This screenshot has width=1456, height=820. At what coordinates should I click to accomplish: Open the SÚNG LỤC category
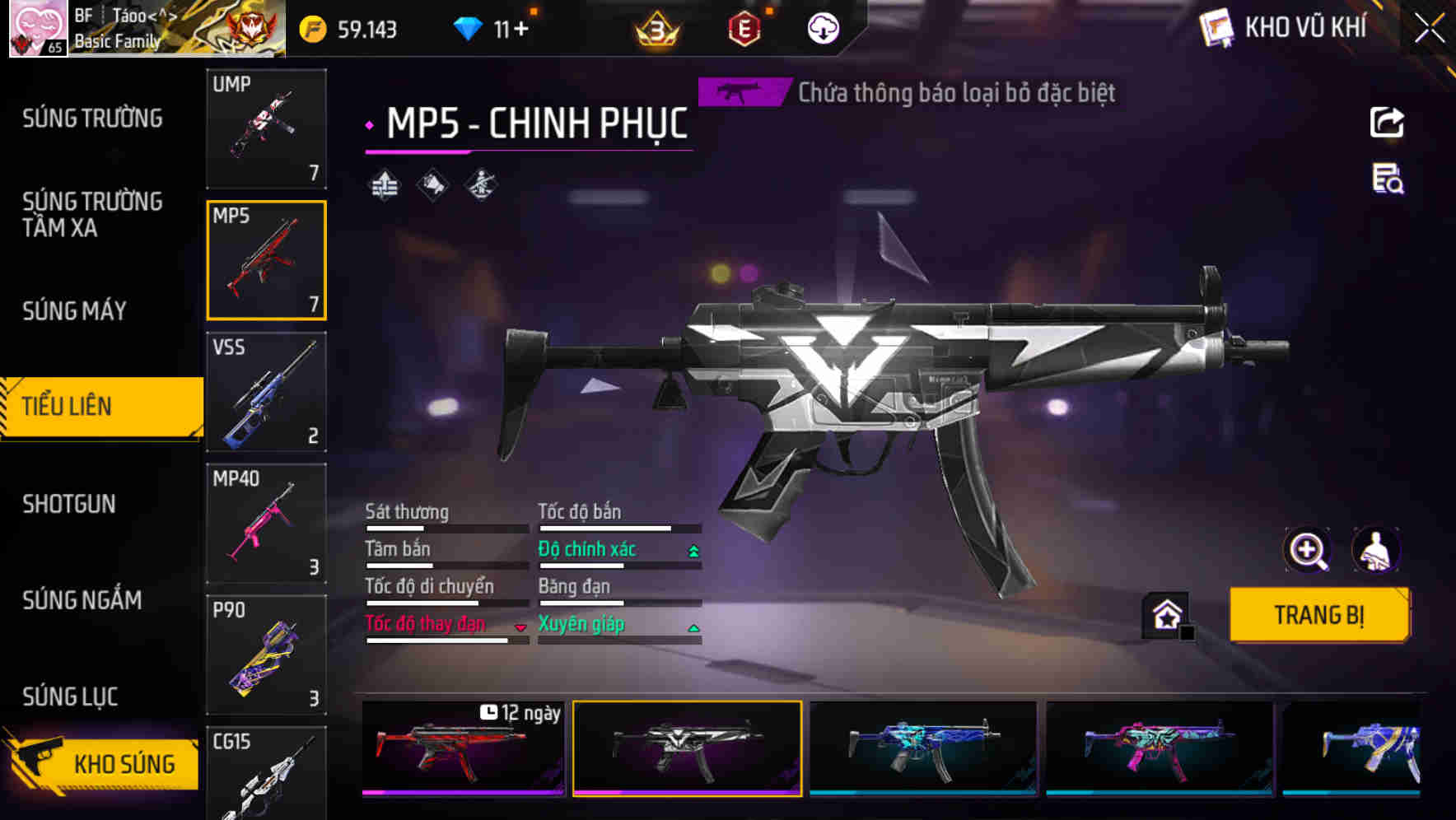click(70, 697)
